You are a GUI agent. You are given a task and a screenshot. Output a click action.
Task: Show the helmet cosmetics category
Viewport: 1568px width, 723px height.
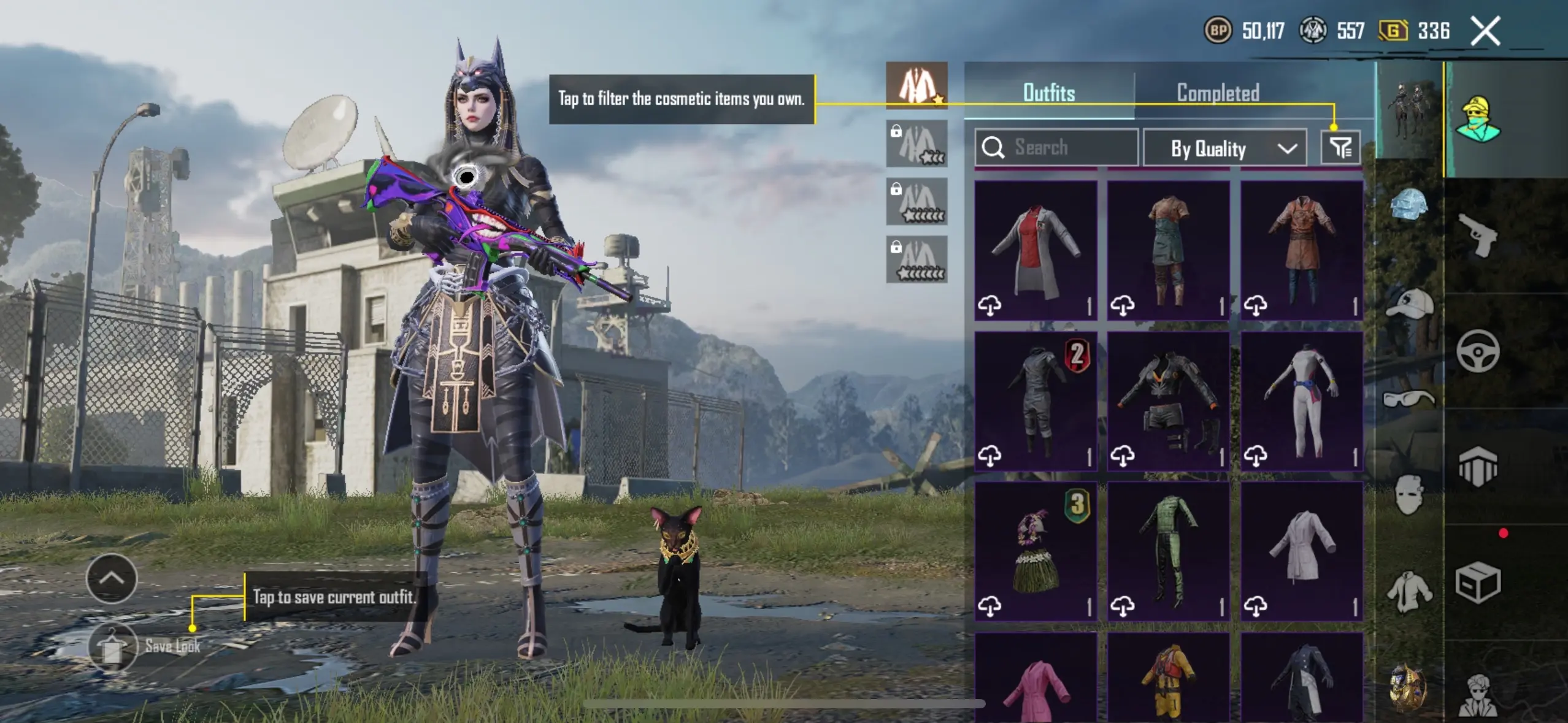pos(1409,204)
